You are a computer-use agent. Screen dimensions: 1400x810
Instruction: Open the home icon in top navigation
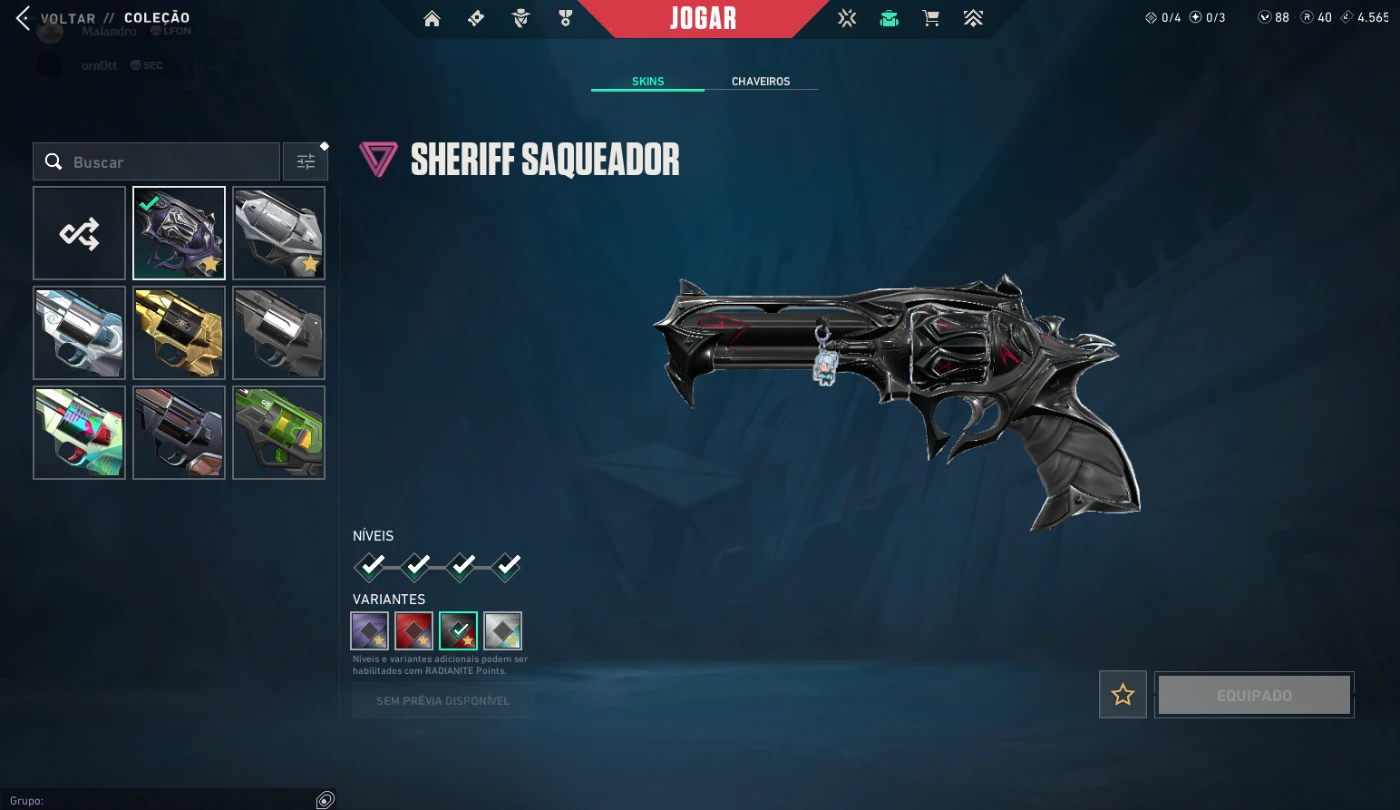point(432,18)
